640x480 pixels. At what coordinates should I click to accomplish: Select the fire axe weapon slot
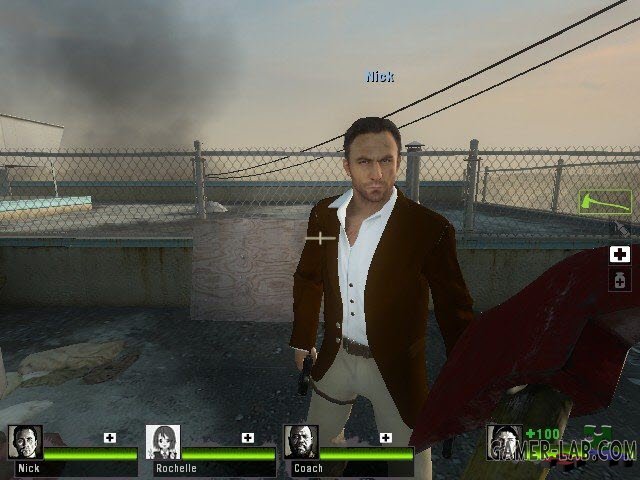pos(606,201)
